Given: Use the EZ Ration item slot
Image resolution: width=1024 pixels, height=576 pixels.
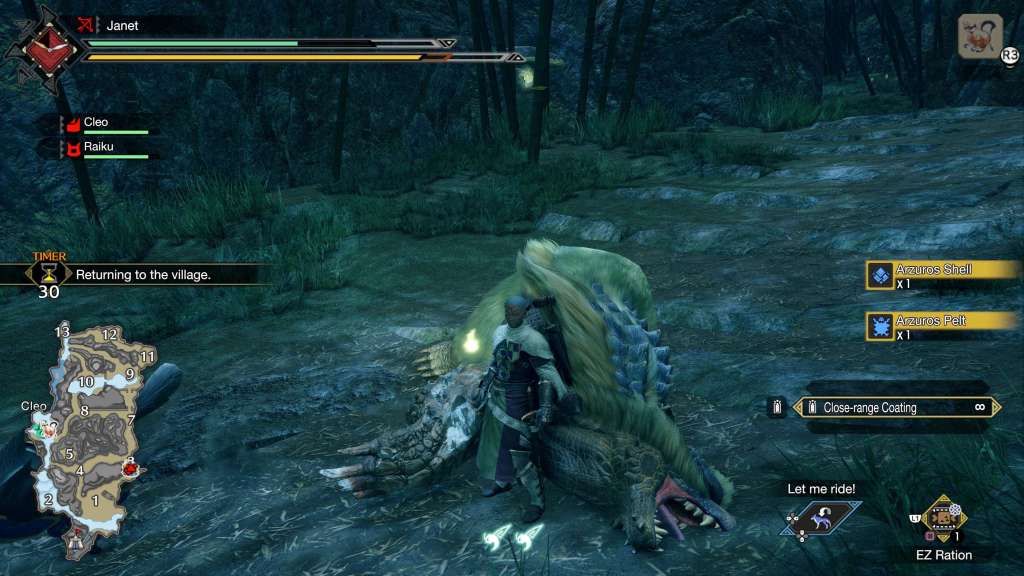Looking at the screenshot, I should (x=940, y=518).
